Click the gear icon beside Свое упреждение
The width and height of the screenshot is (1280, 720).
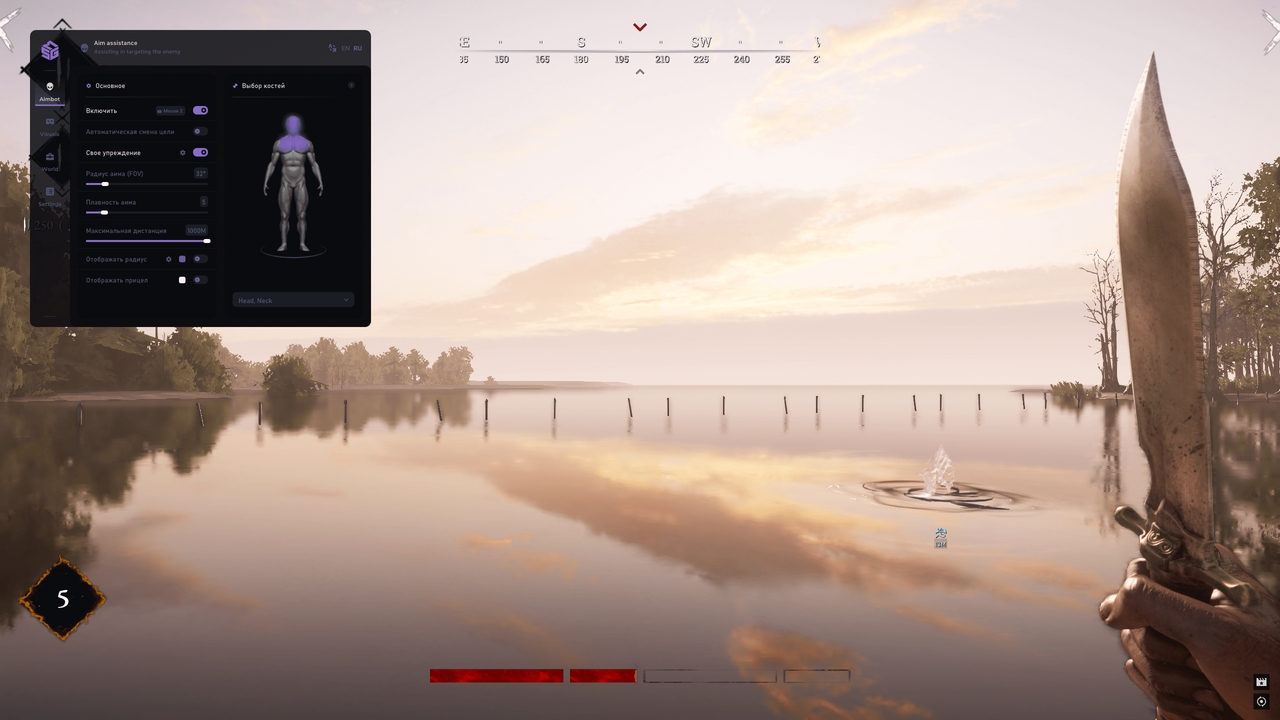183,152
